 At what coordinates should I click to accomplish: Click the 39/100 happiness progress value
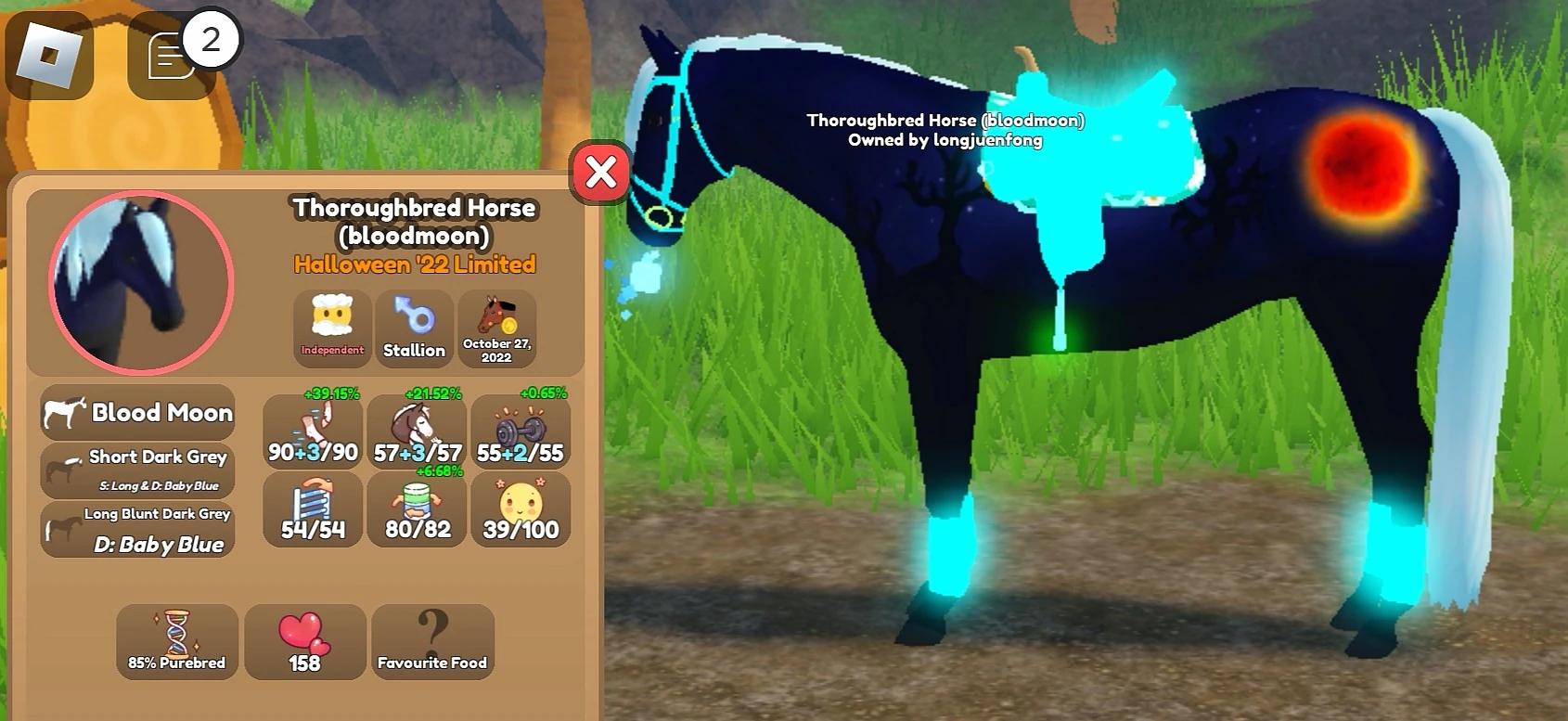(x=521, y=531)
